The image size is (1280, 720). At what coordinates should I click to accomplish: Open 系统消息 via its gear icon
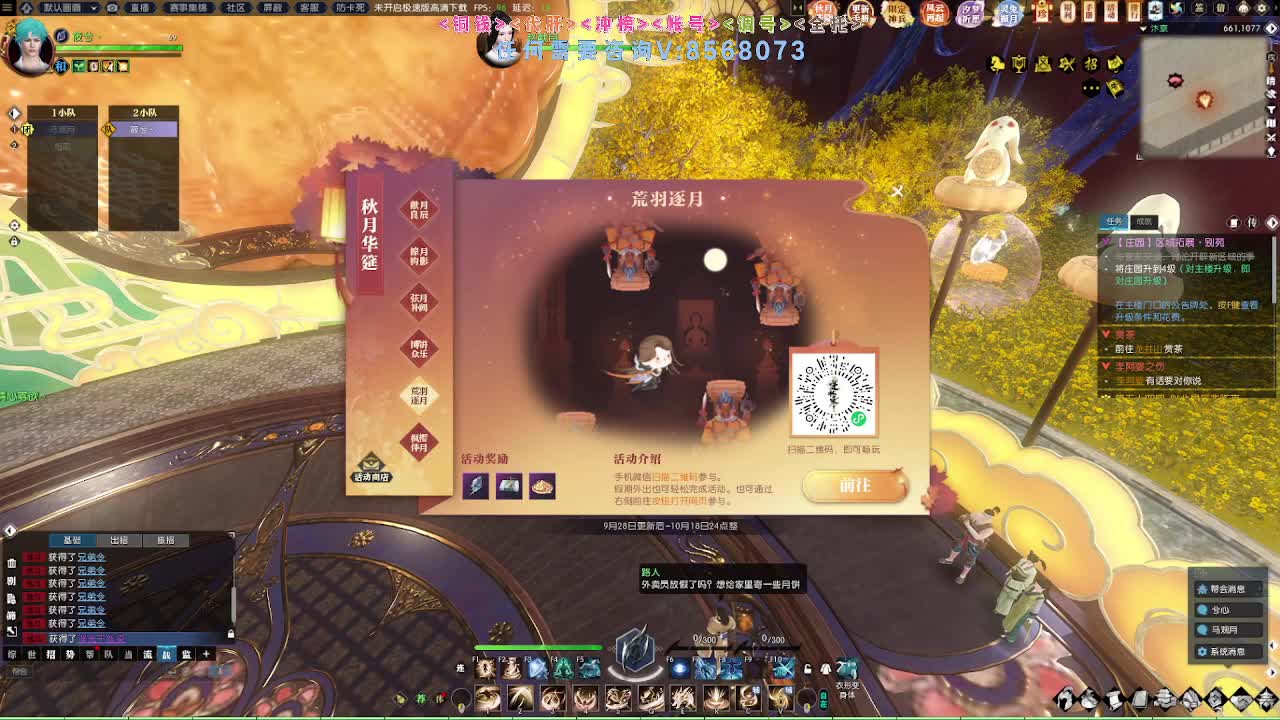1202,652
